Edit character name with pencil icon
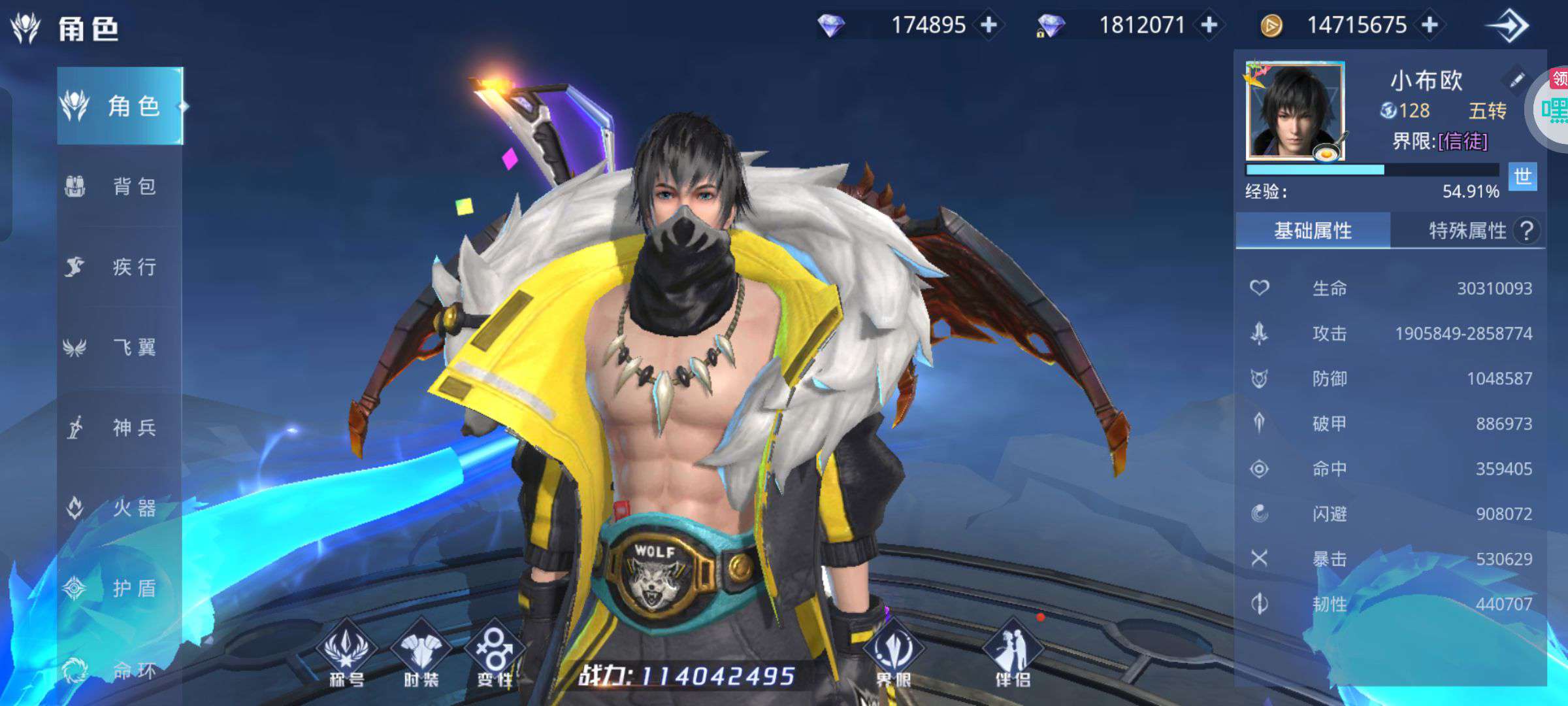This screenshot has height=706, width=1568. (x=1516, y=80)
